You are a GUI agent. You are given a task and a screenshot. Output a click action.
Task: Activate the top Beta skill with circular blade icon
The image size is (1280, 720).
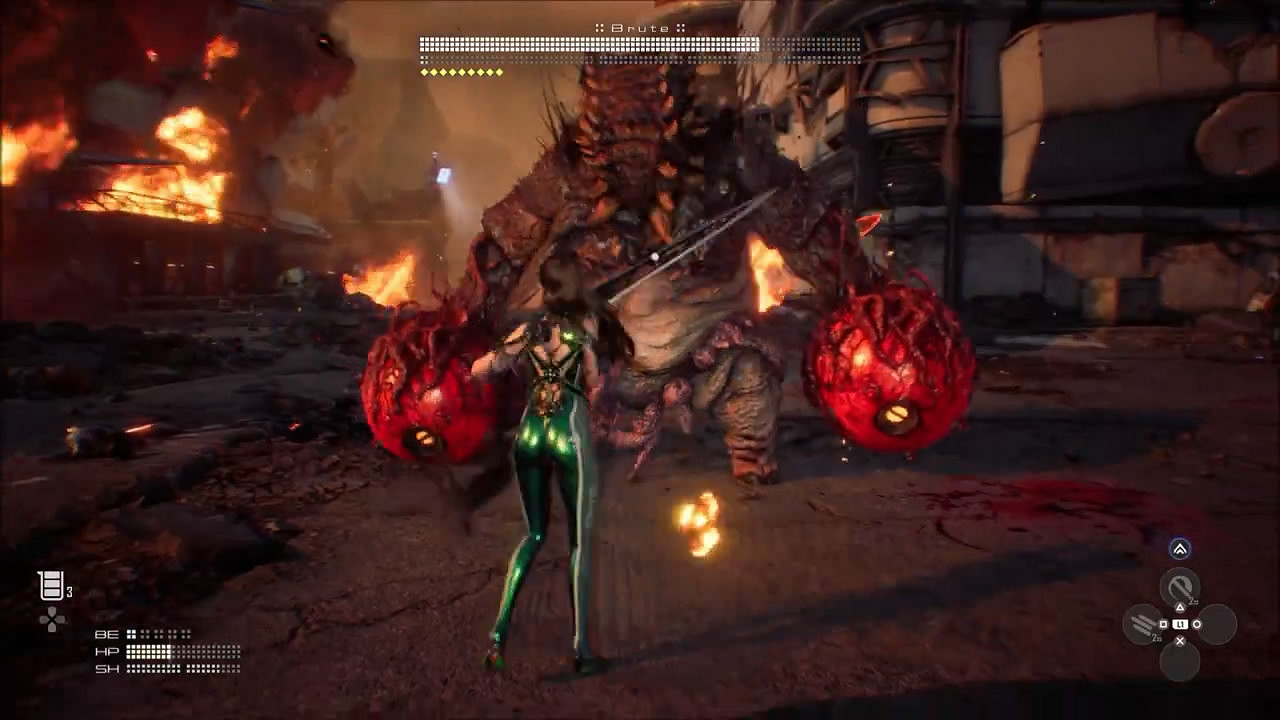click(x=1180, y=587)
